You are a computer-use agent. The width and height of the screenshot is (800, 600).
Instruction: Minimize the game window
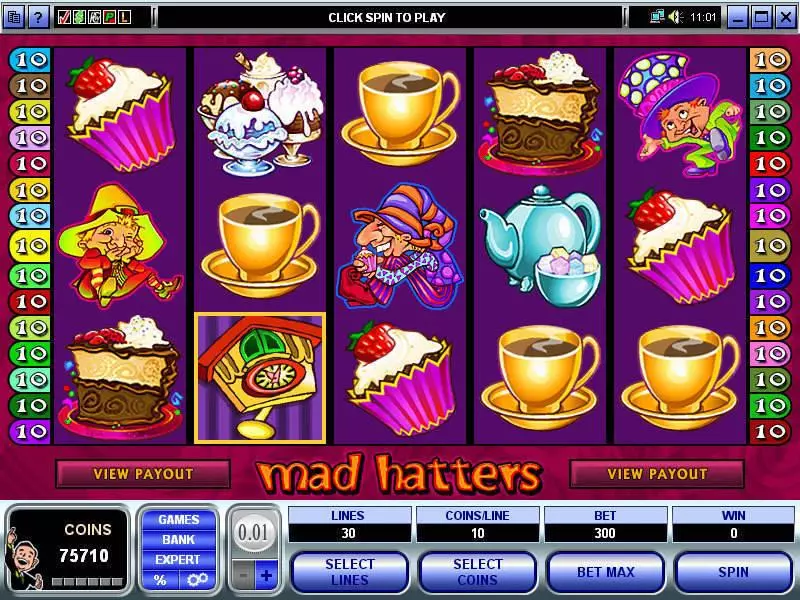point(738,17)
